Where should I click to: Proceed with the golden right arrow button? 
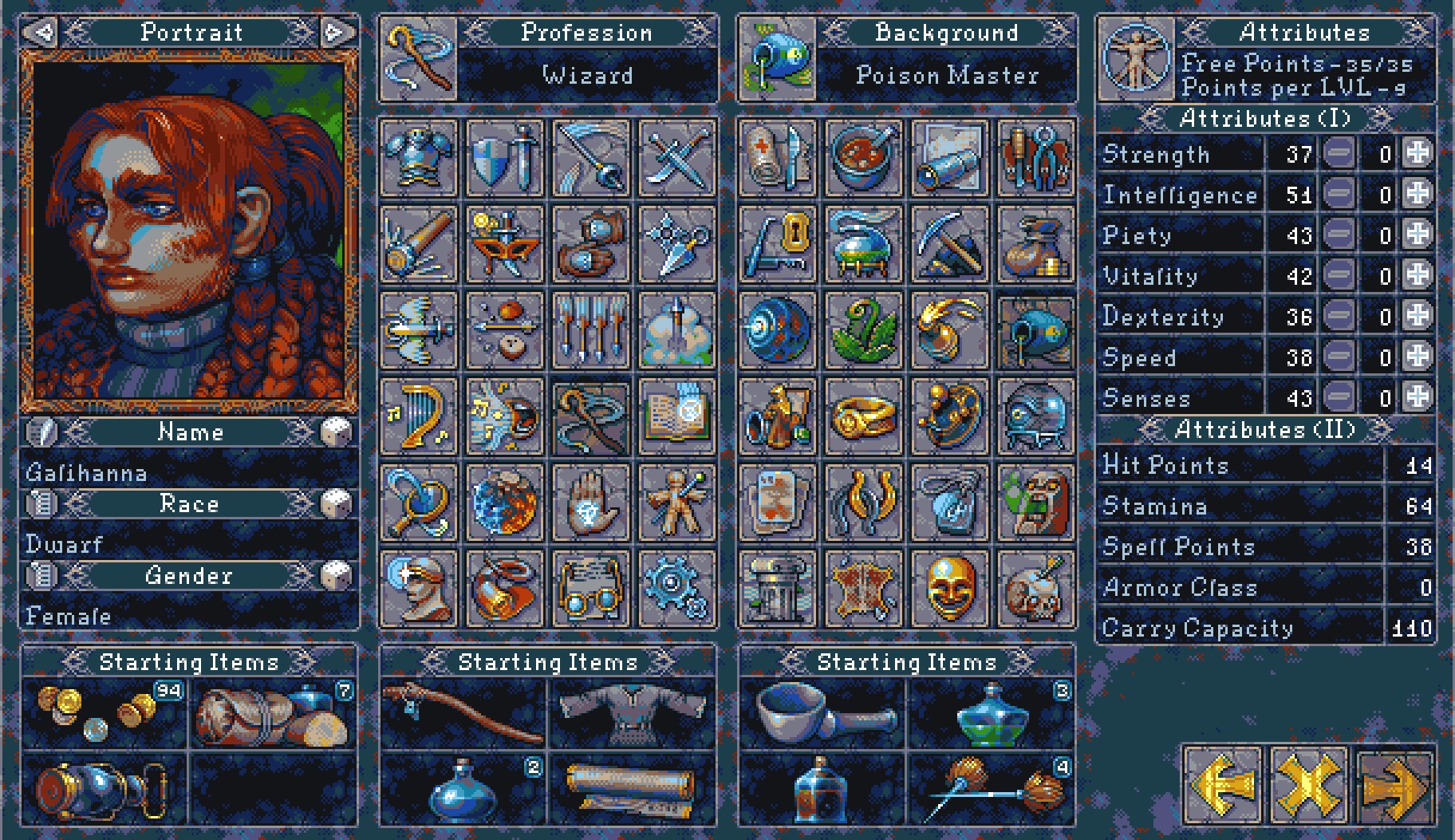tap(1394, 786)
